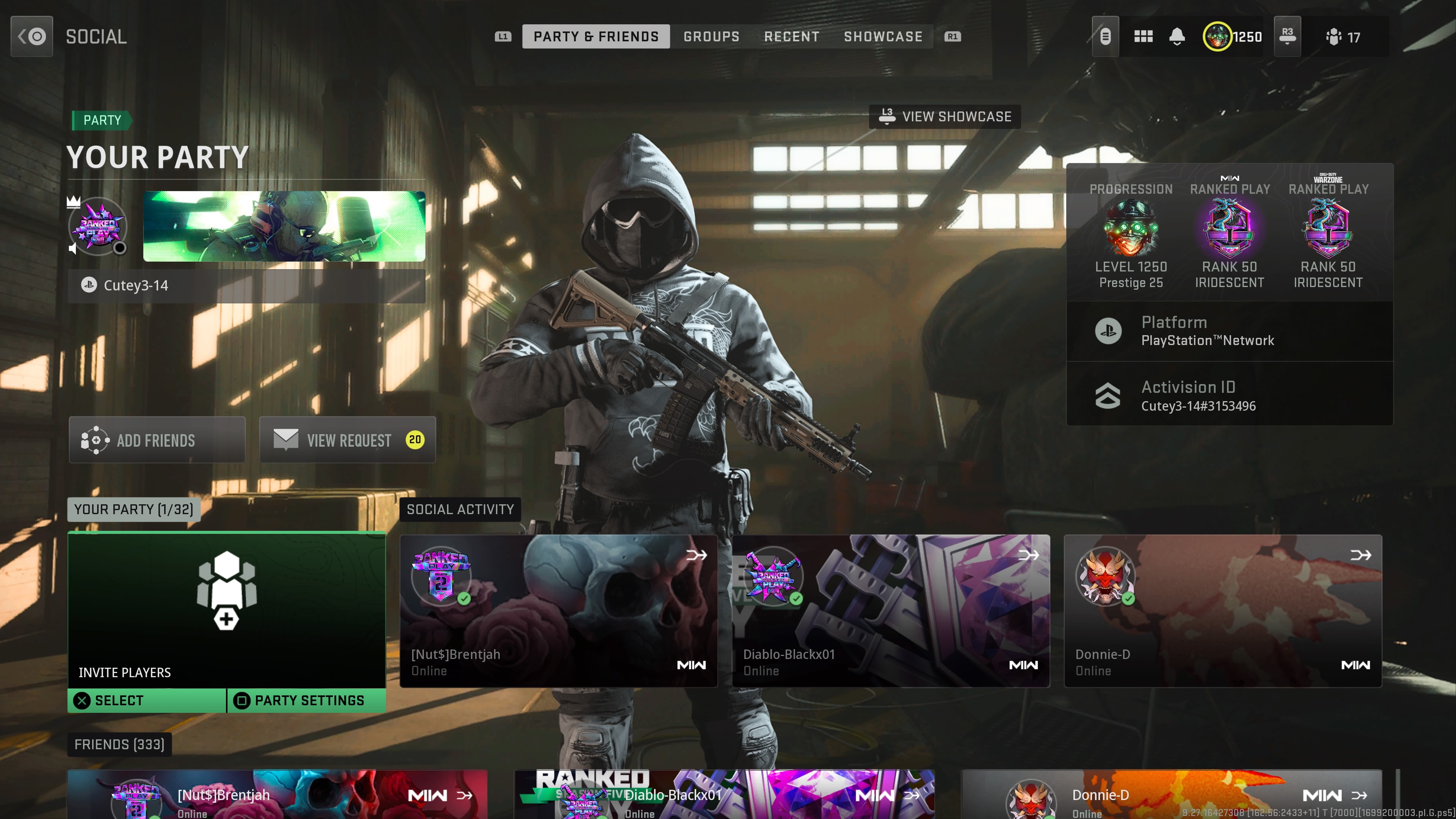Viewport: 1456px width, 819px height.
Task: Click the yellow-ringed player avatar in the header
Action: 1218,36
